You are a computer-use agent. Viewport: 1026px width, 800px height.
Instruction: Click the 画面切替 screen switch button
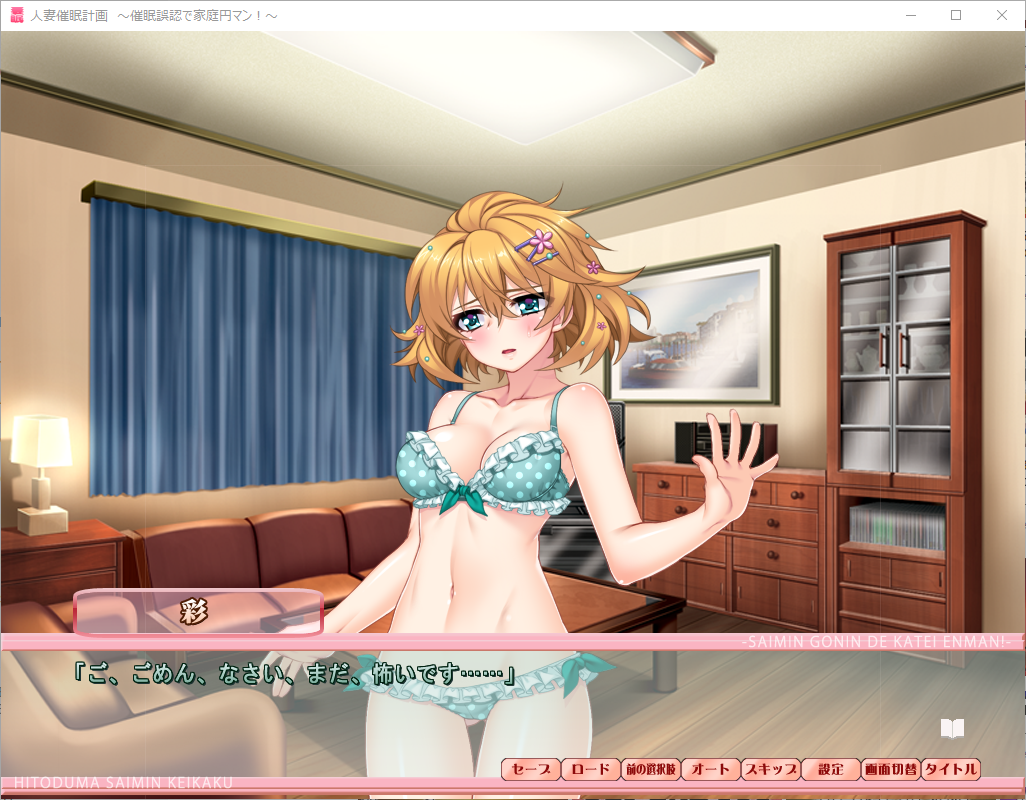point(890,769)
